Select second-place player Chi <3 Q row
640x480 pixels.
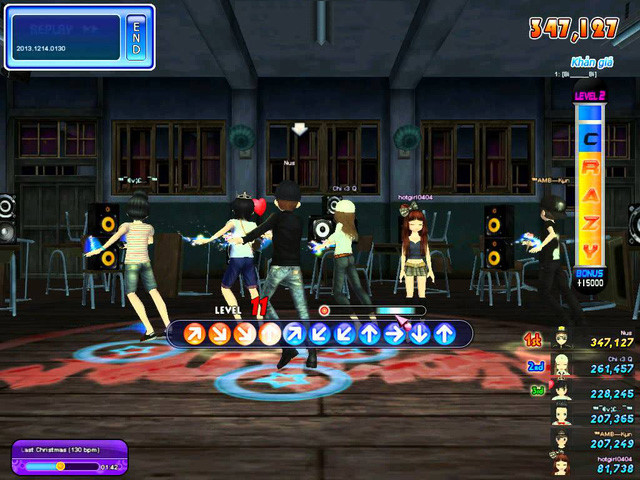(590, 367)
